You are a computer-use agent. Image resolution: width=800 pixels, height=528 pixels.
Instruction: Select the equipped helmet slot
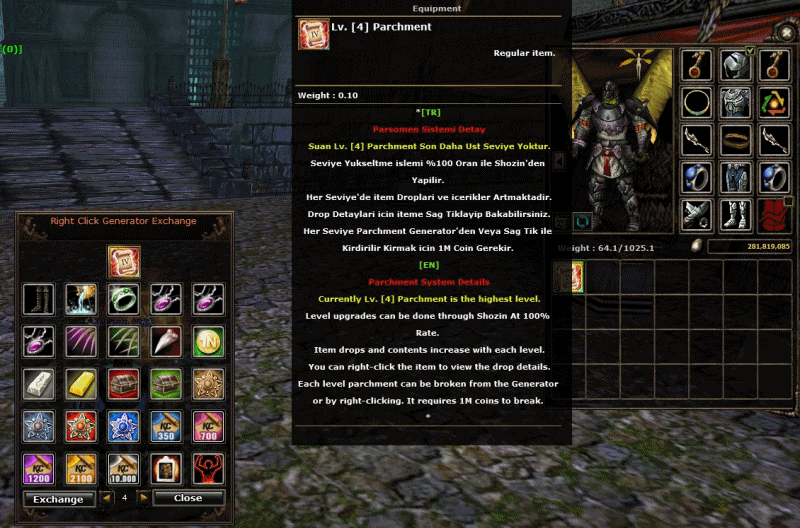tap(735, 66)
